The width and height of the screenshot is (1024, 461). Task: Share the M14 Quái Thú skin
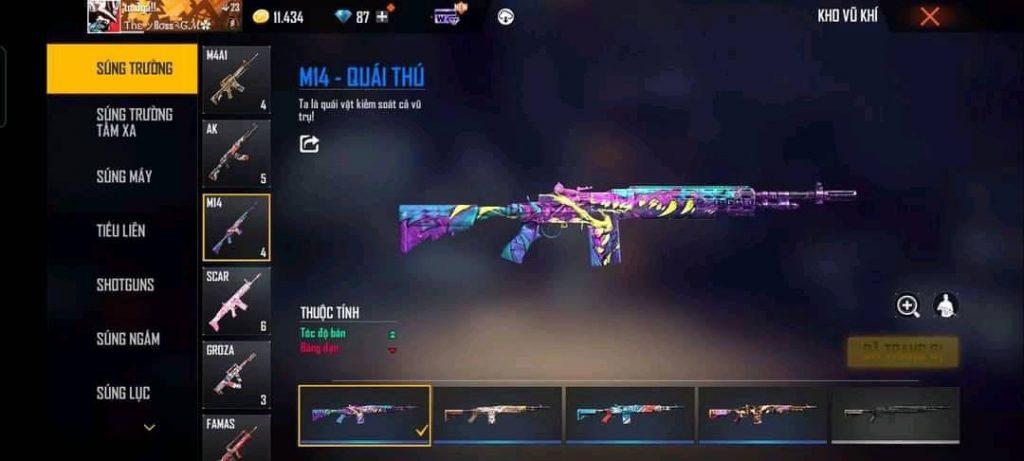click(x=310, y=144)
